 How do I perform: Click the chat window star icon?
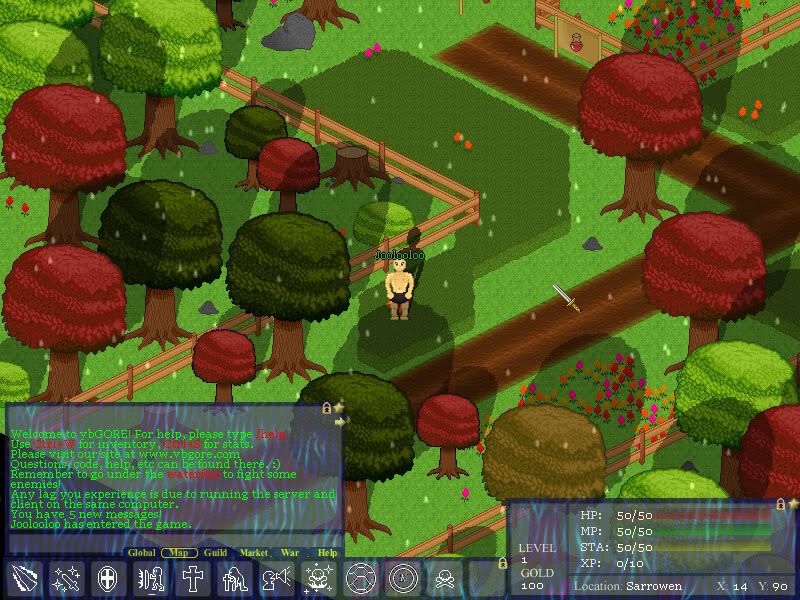pos(339,408)
